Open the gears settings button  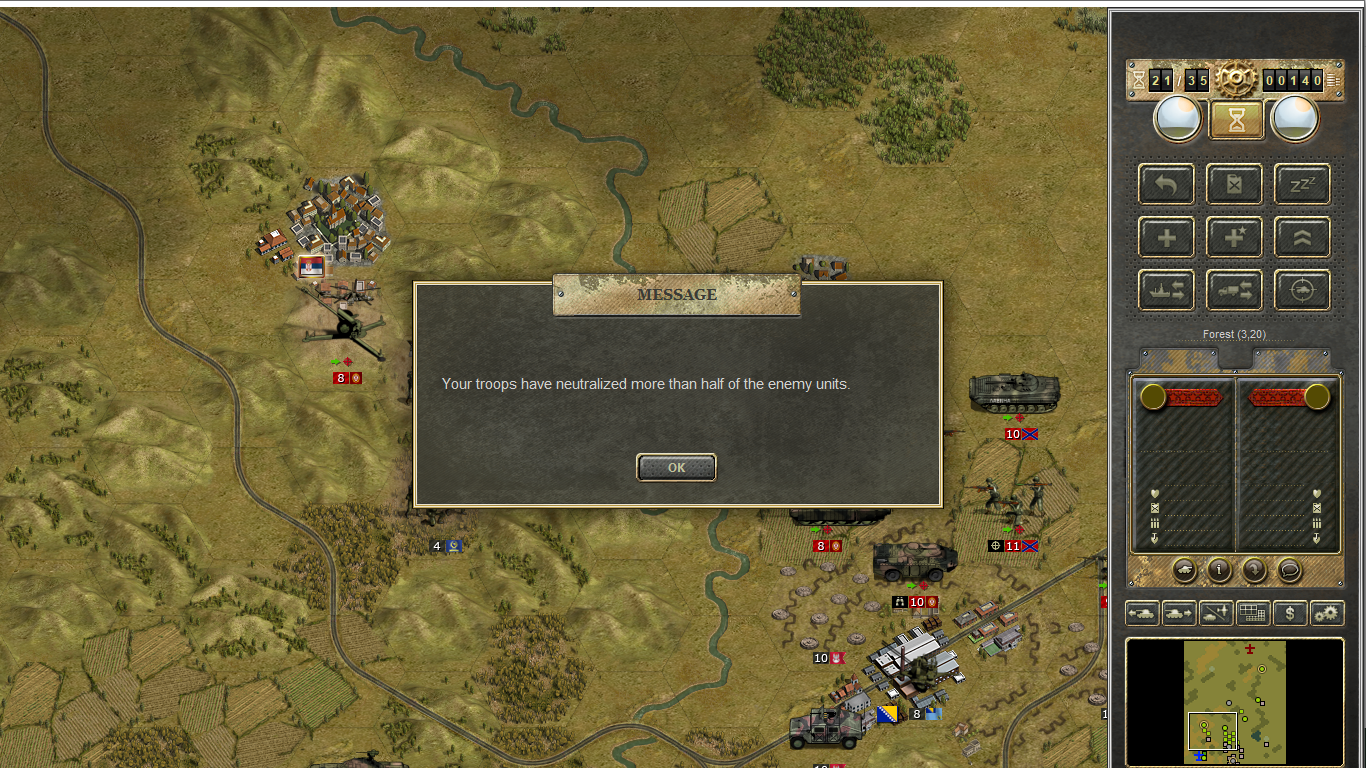coord(1327,612)
